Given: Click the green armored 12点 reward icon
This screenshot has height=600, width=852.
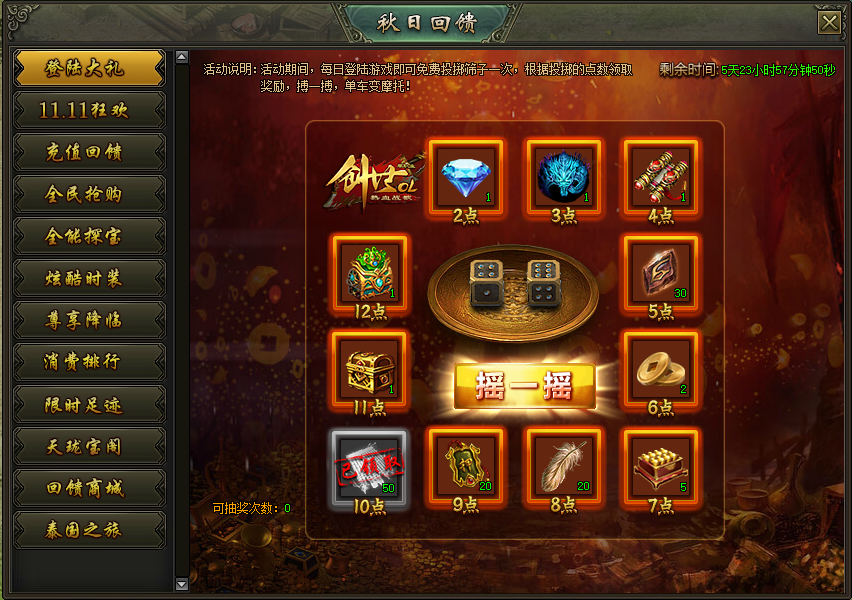Looking at the screenshot, I should click(369, 273).
